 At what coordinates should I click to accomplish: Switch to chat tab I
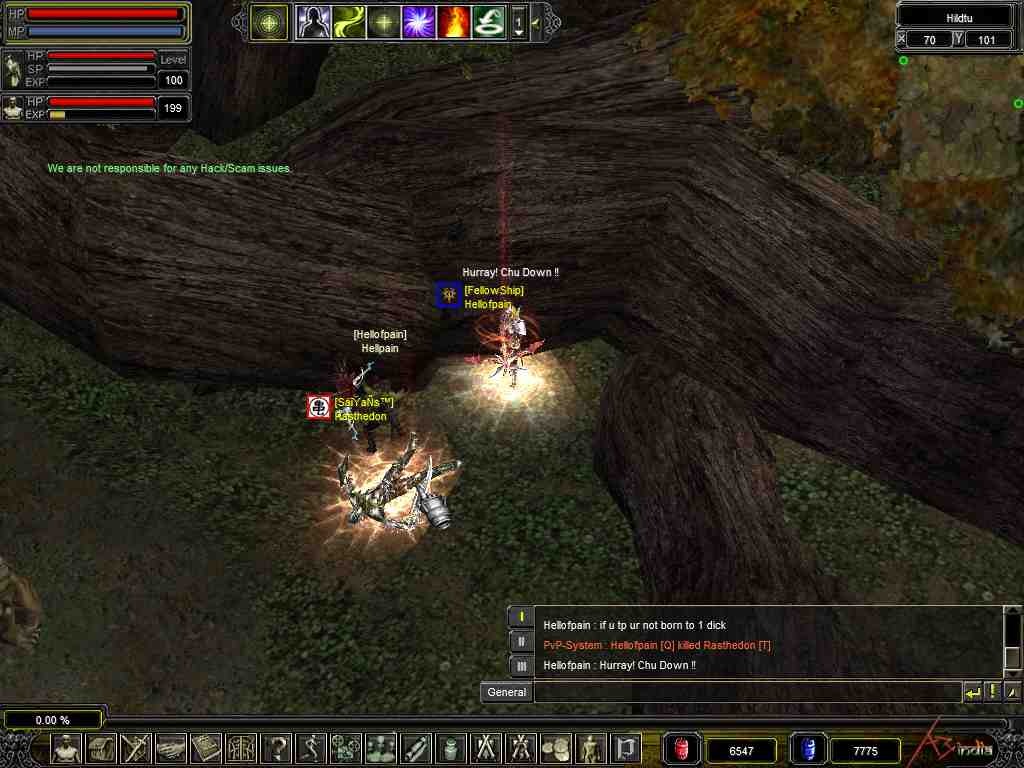click(x=521, y=617)
